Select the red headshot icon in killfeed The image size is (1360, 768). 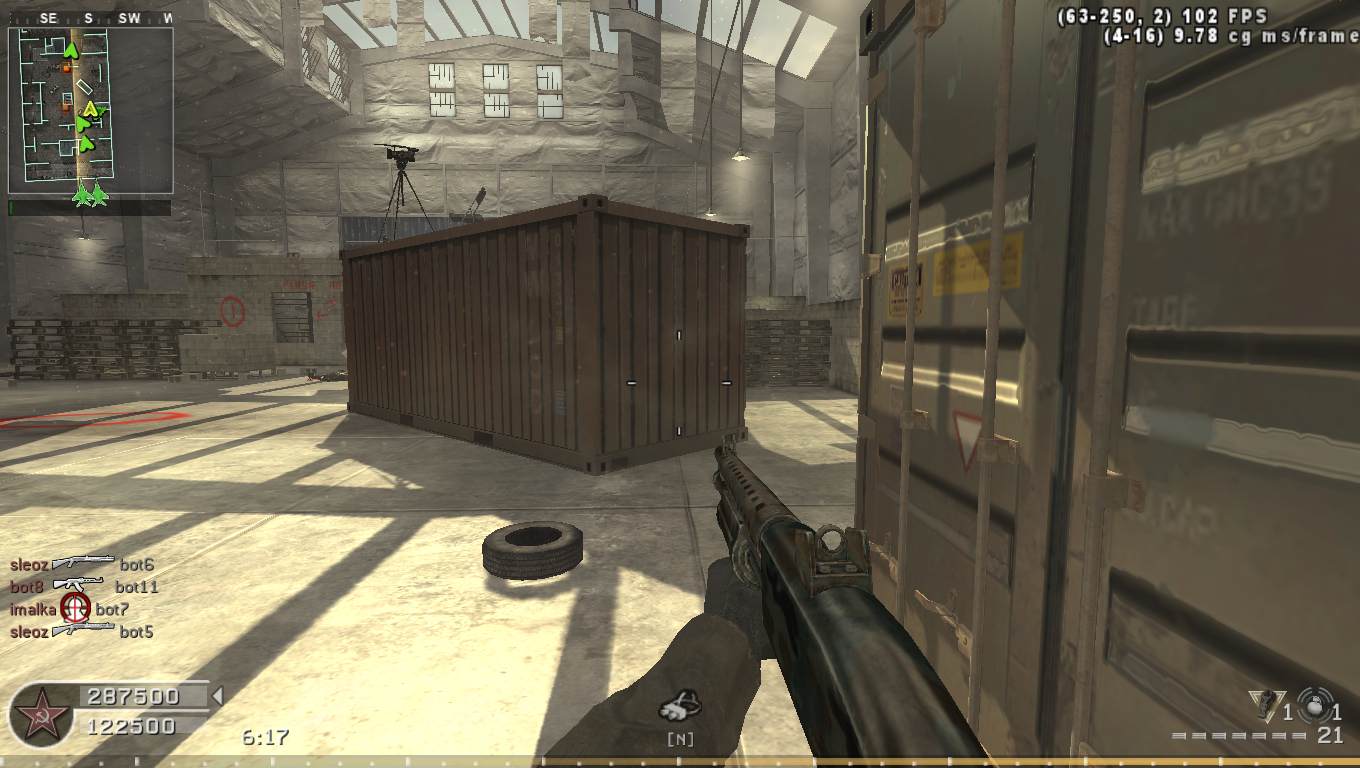click(76, 607)
